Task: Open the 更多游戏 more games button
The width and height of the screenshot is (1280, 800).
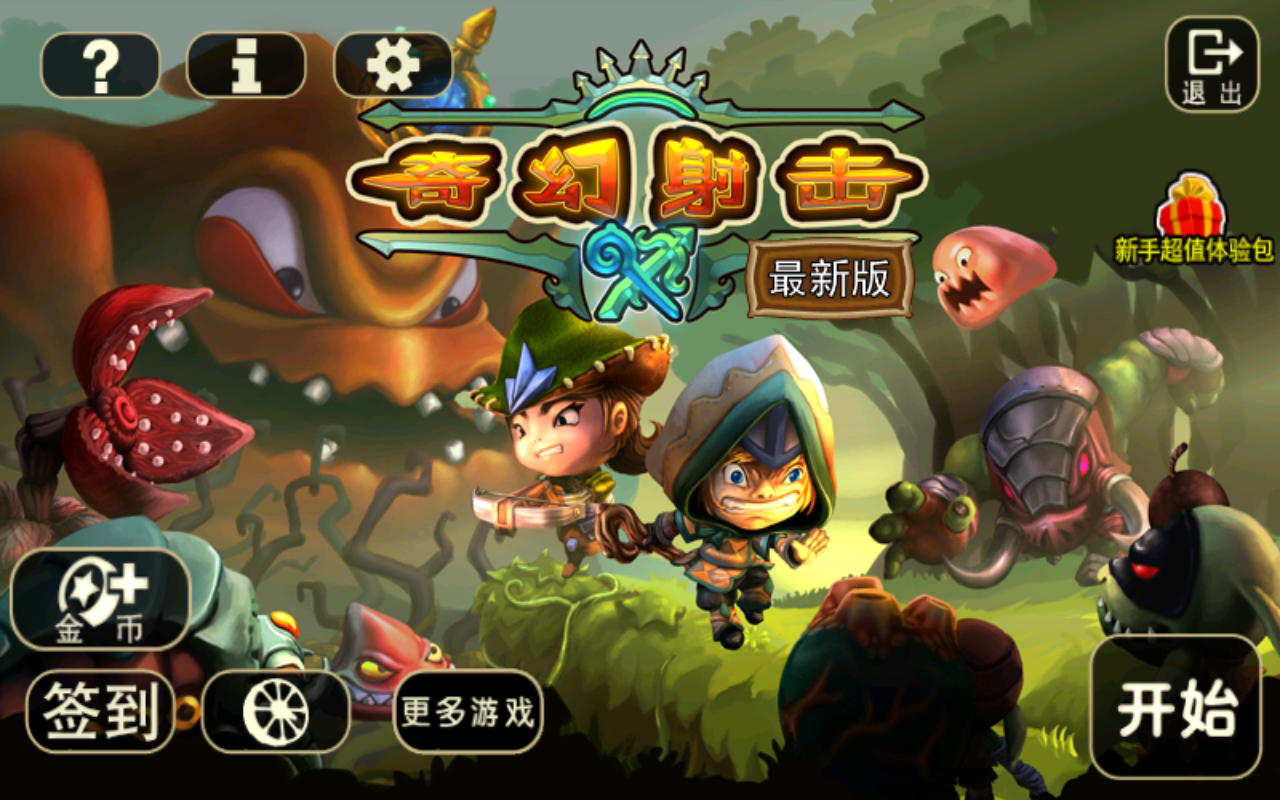Action: (x=468, y=713)
